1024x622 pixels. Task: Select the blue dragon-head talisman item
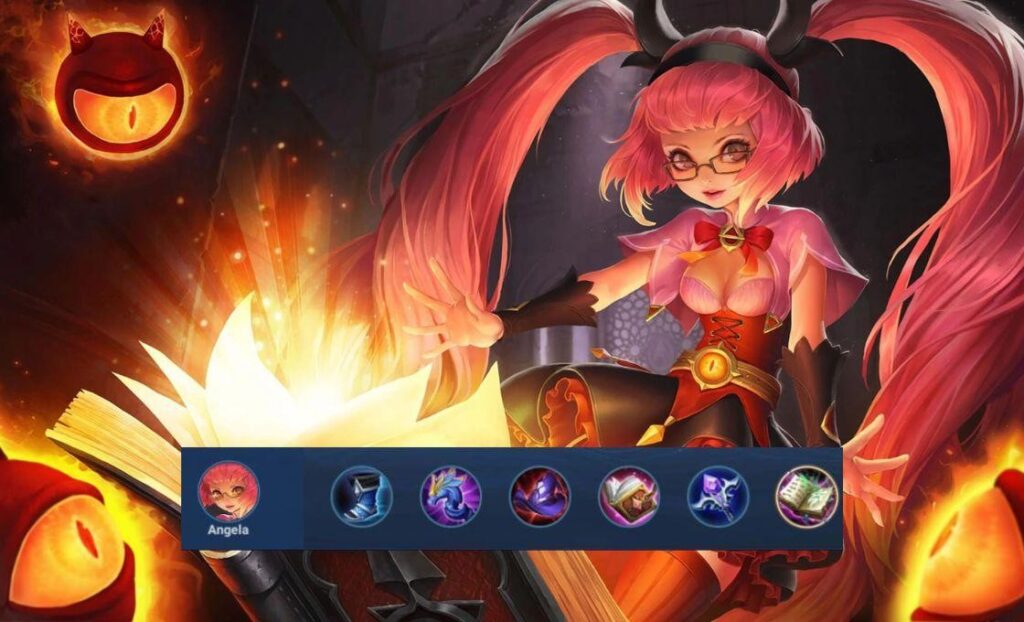[x=450, y=496]
